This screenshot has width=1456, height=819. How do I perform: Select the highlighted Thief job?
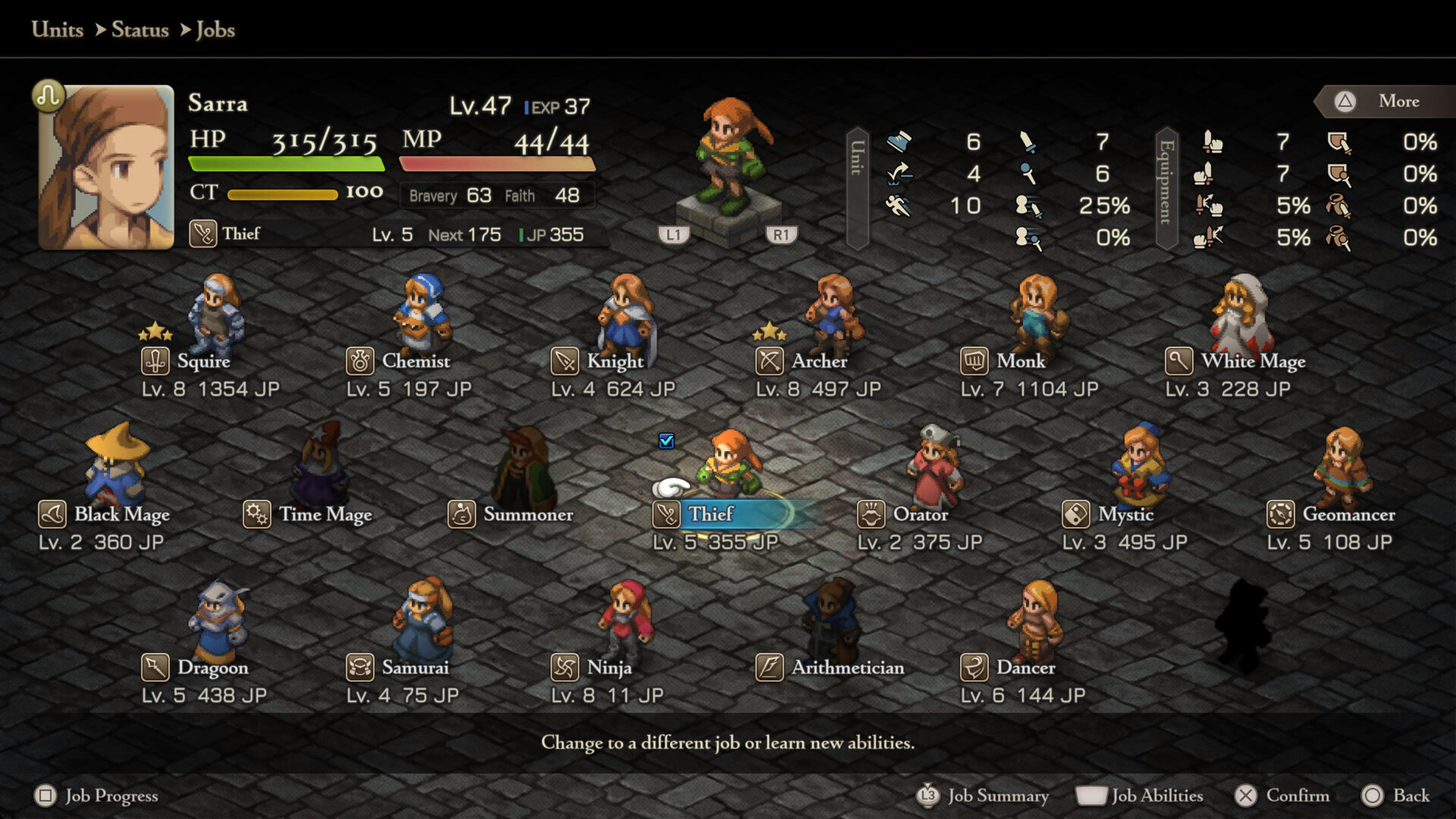(711, 514)
